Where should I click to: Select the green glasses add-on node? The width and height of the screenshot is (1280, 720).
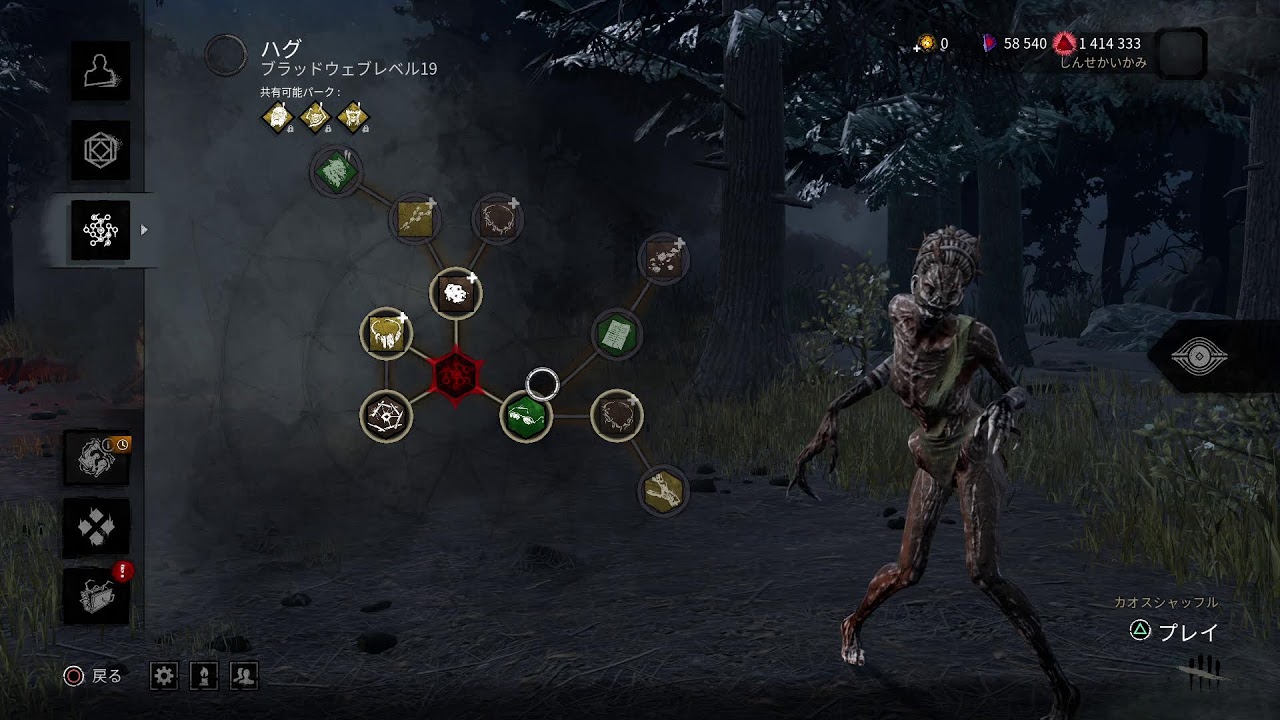[526, 415]
